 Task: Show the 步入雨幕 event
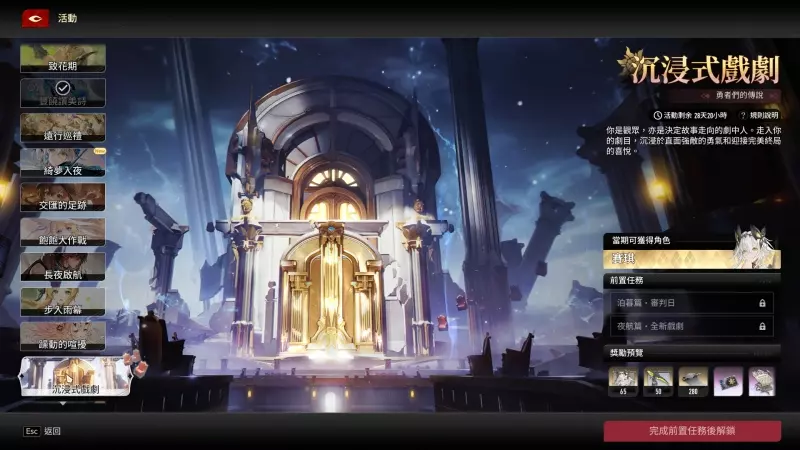[62, 302]
